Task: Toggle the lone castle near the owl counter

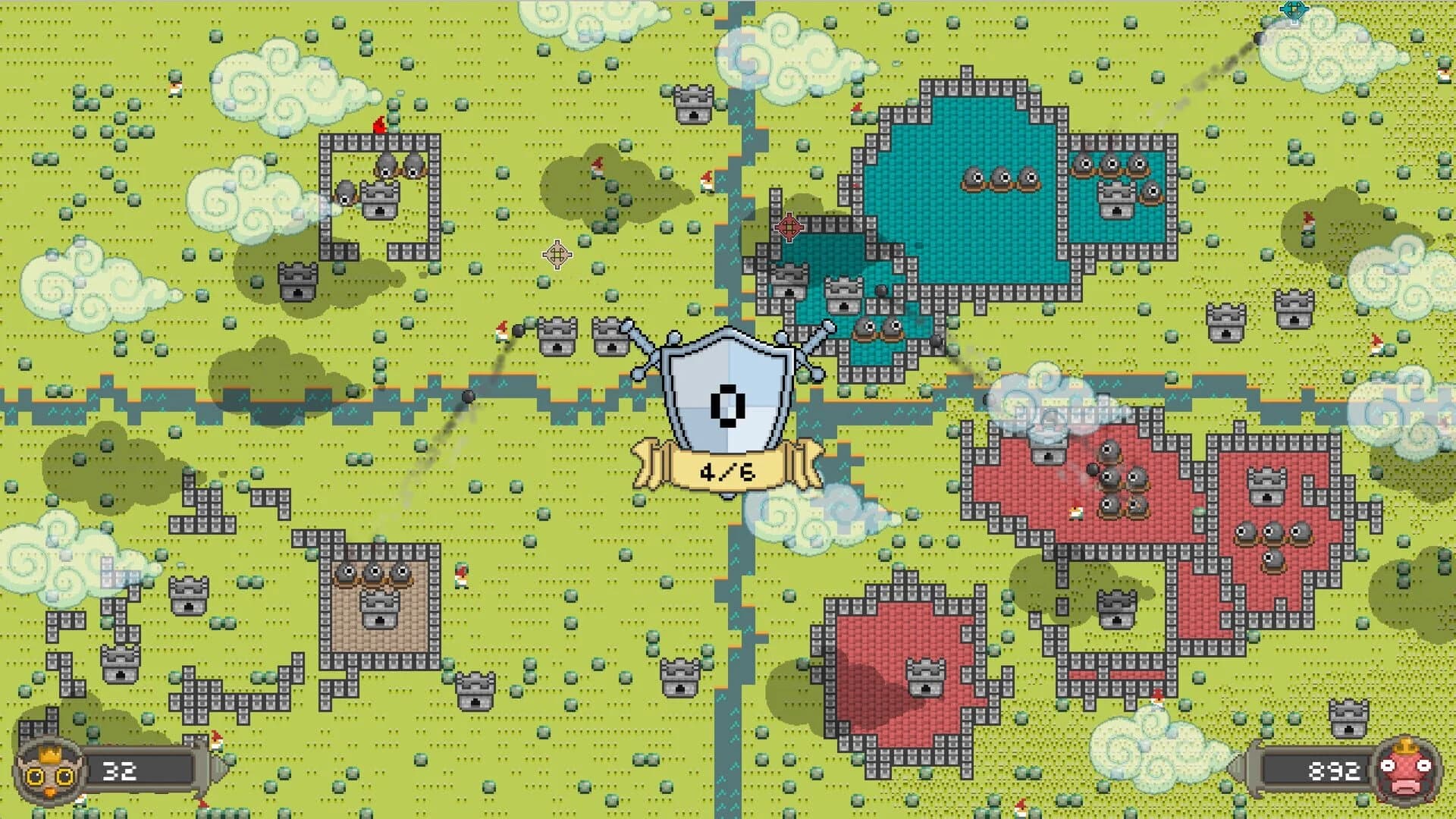Action: coord(118,664)
